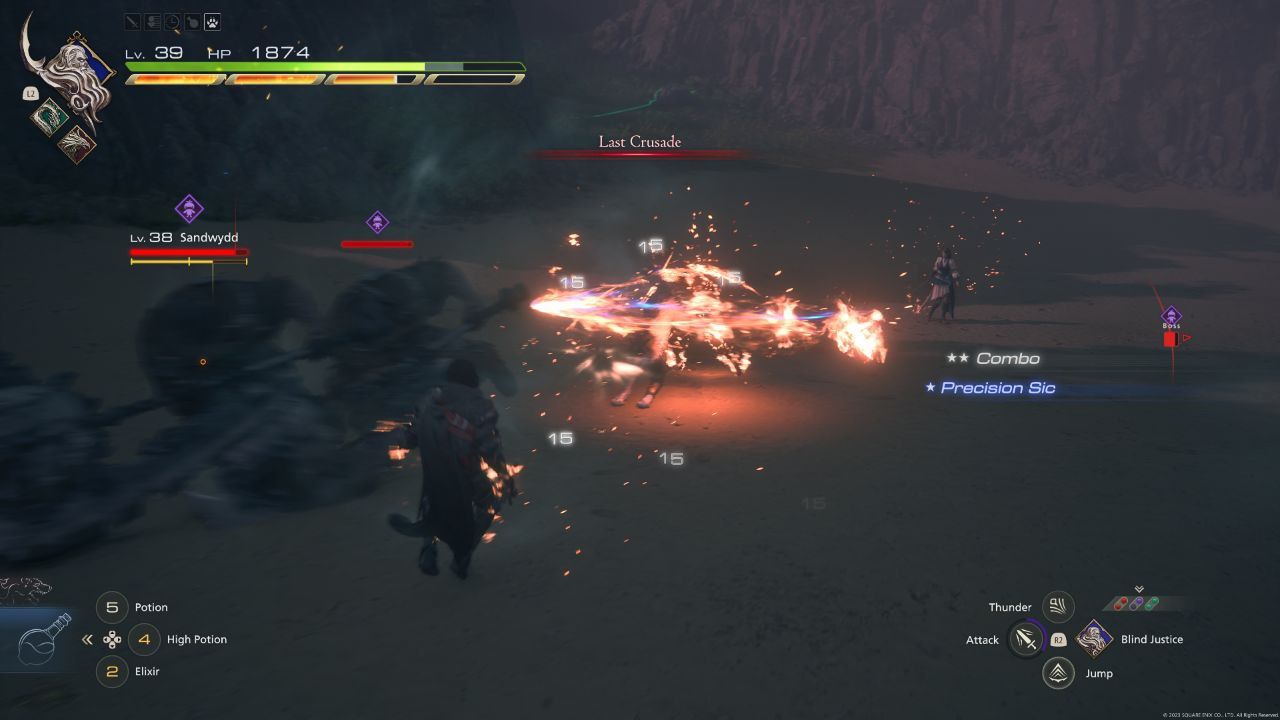Open the magic burst icon next to sword
The height and width of the screenshot is (720, 1280).
point(152,22)
